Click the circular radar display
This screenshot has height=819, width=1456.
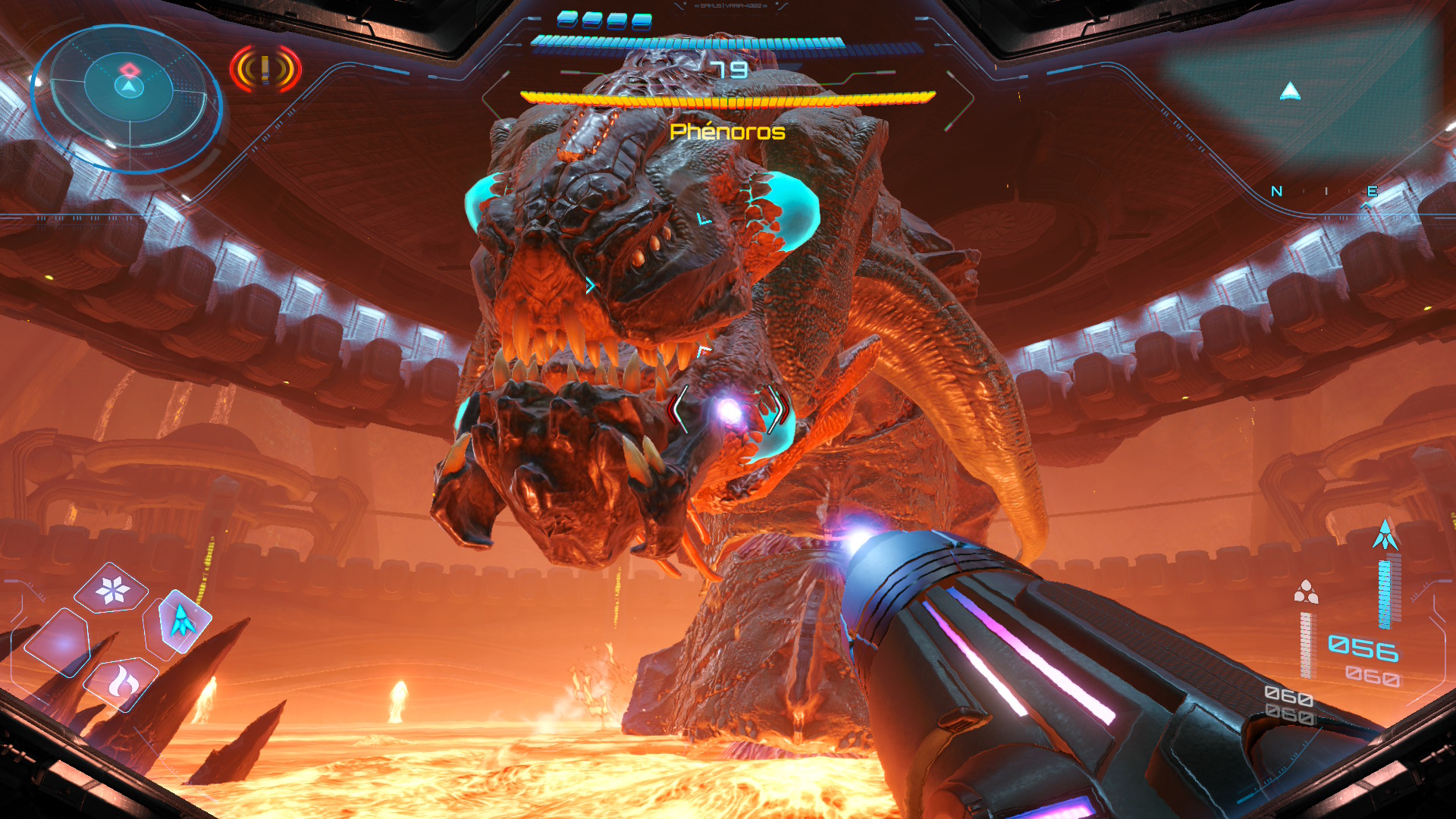(x=127, y=99)
